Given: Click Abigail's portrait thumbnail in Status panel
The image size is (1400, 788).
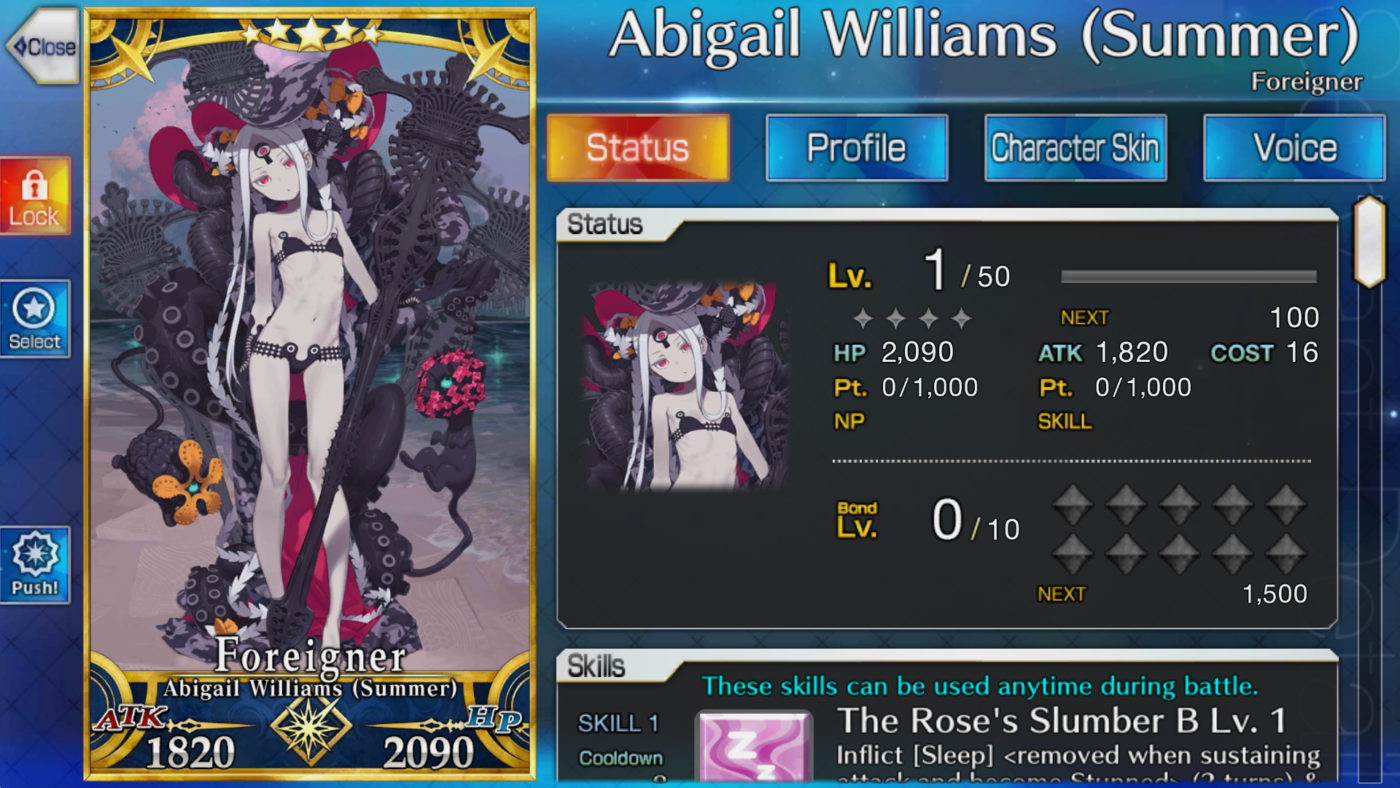Looking at the screenshot, I should (x=683, y=387).
